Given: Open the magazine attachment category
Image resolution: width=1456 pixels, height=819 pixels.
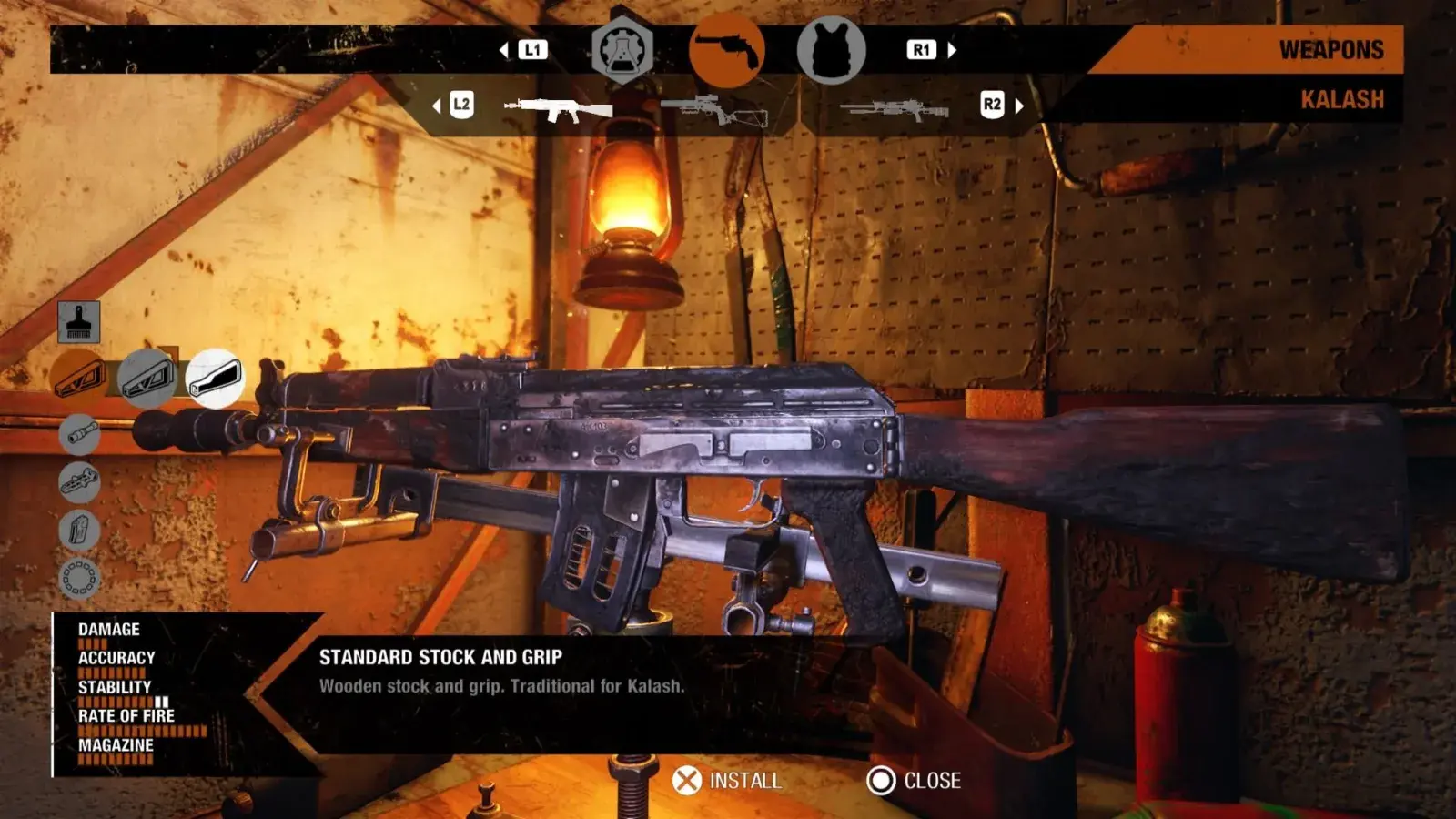Looking at the screenshot, I should tap(79, 529).
